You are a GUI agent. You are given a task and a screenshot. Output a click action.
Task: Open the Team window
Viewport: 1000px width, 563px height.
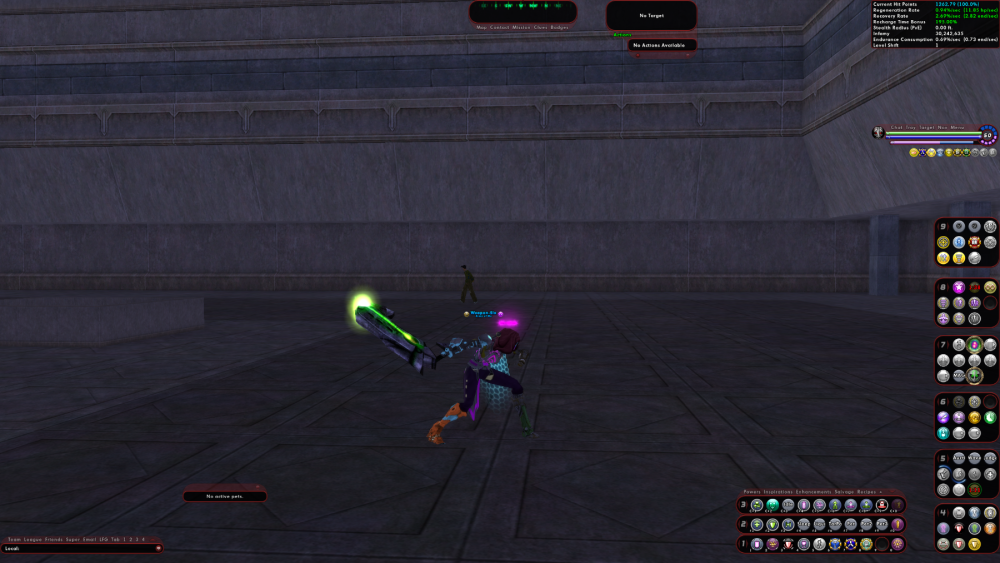click(14, 539)
